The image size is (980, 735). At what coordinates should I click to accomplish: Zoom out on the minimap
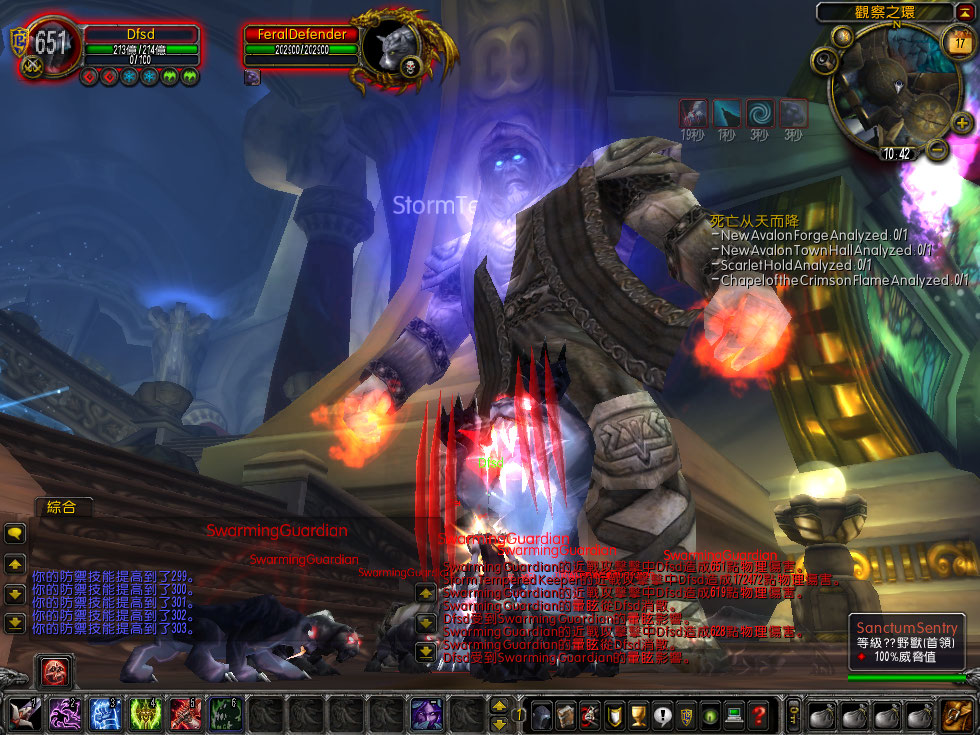click(937, 150)
